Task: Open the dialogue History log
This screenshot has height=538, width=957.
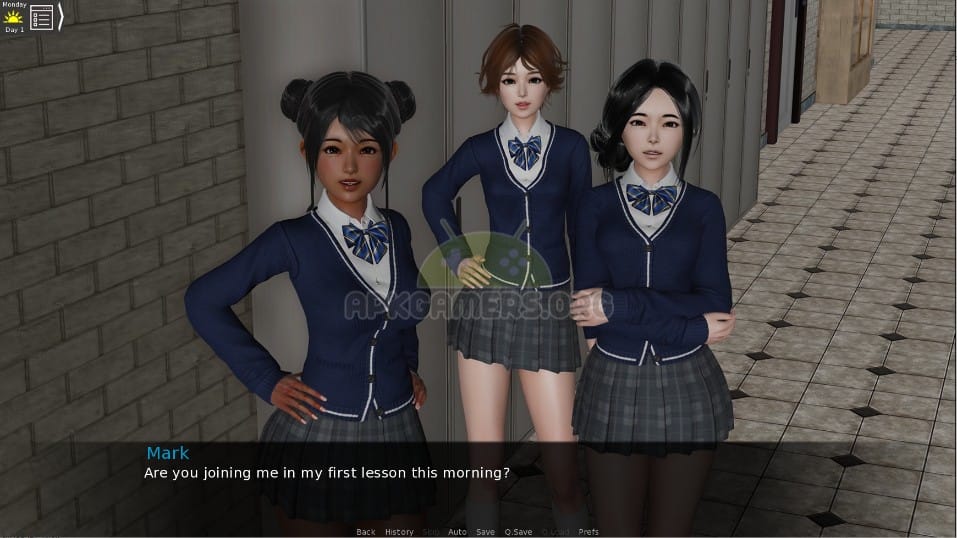Action: coord(399,532)
